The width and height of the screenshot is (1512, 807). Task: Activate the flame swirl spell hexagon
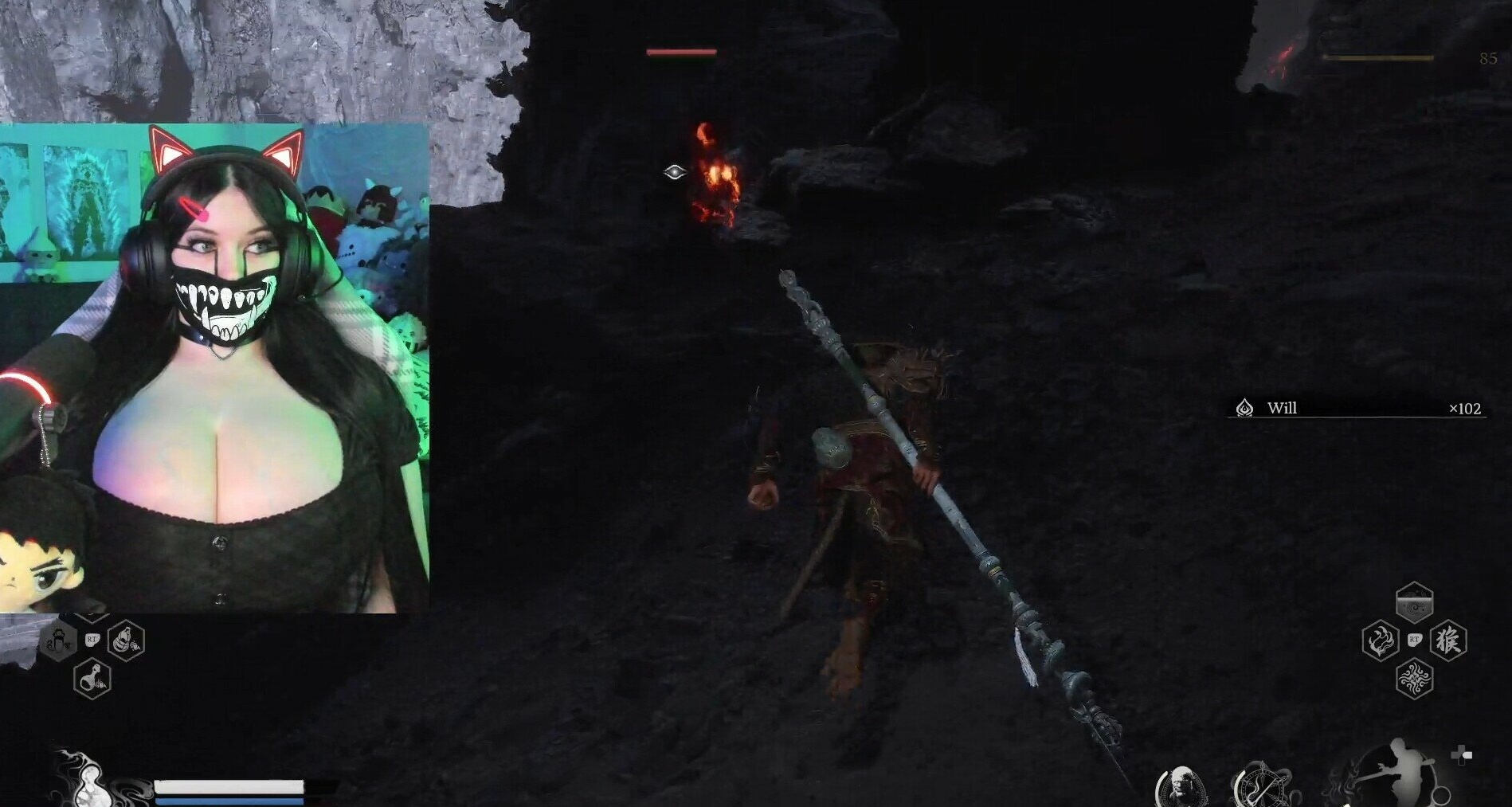pos(1381,641)
